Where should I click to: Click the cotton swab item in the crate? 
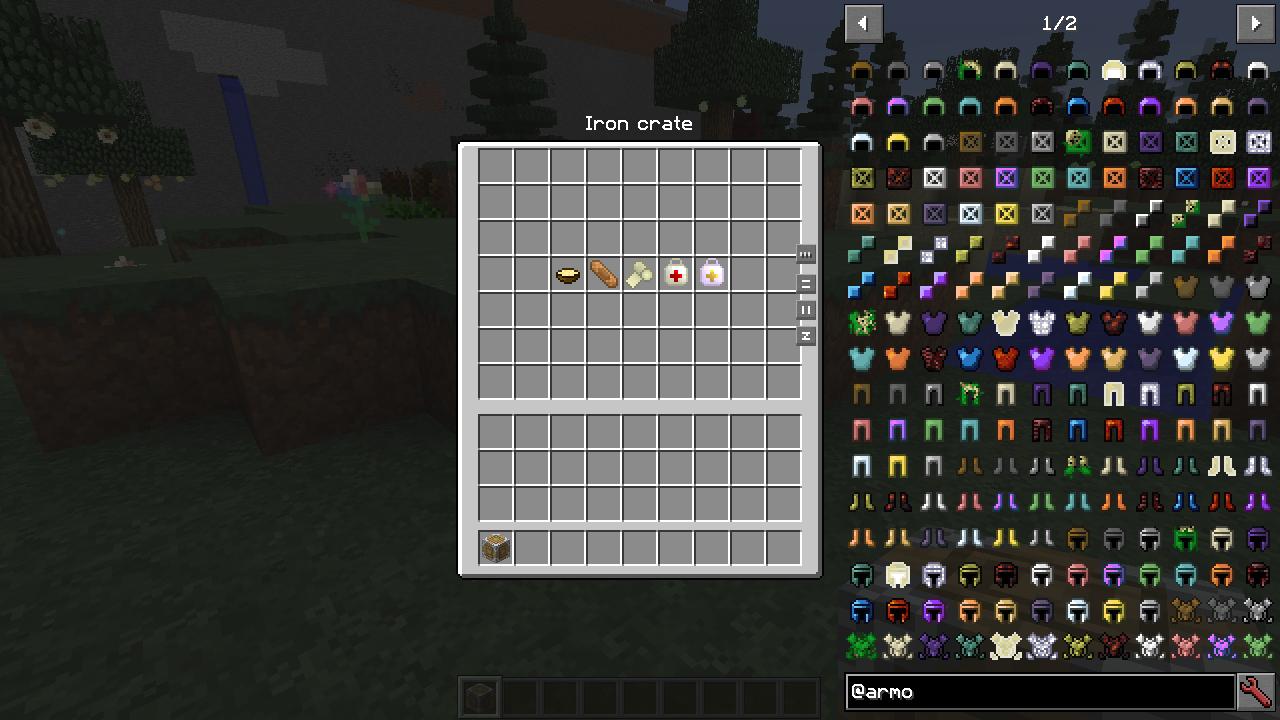coord(639,273)
